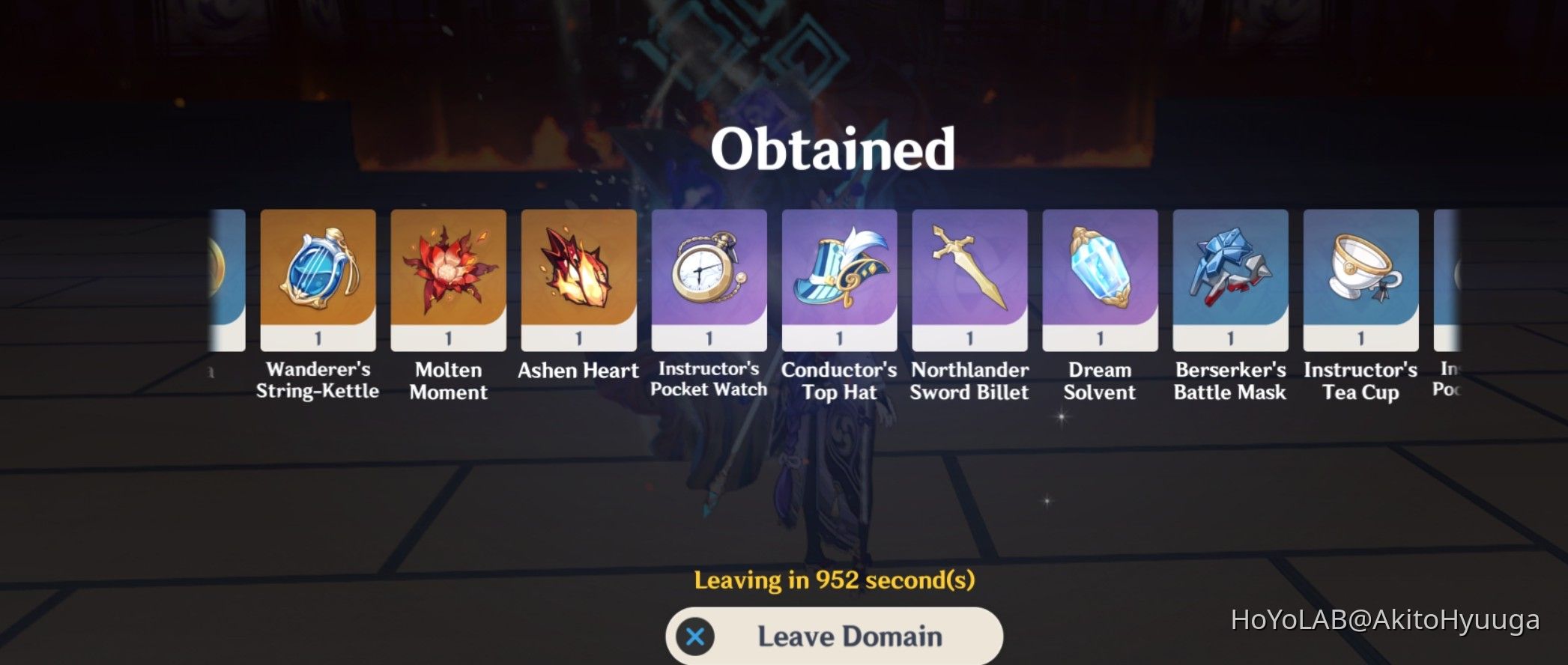Click the Wanderer's String-Kettle name label
1568x665 pixels.
(x=319, y=380)
